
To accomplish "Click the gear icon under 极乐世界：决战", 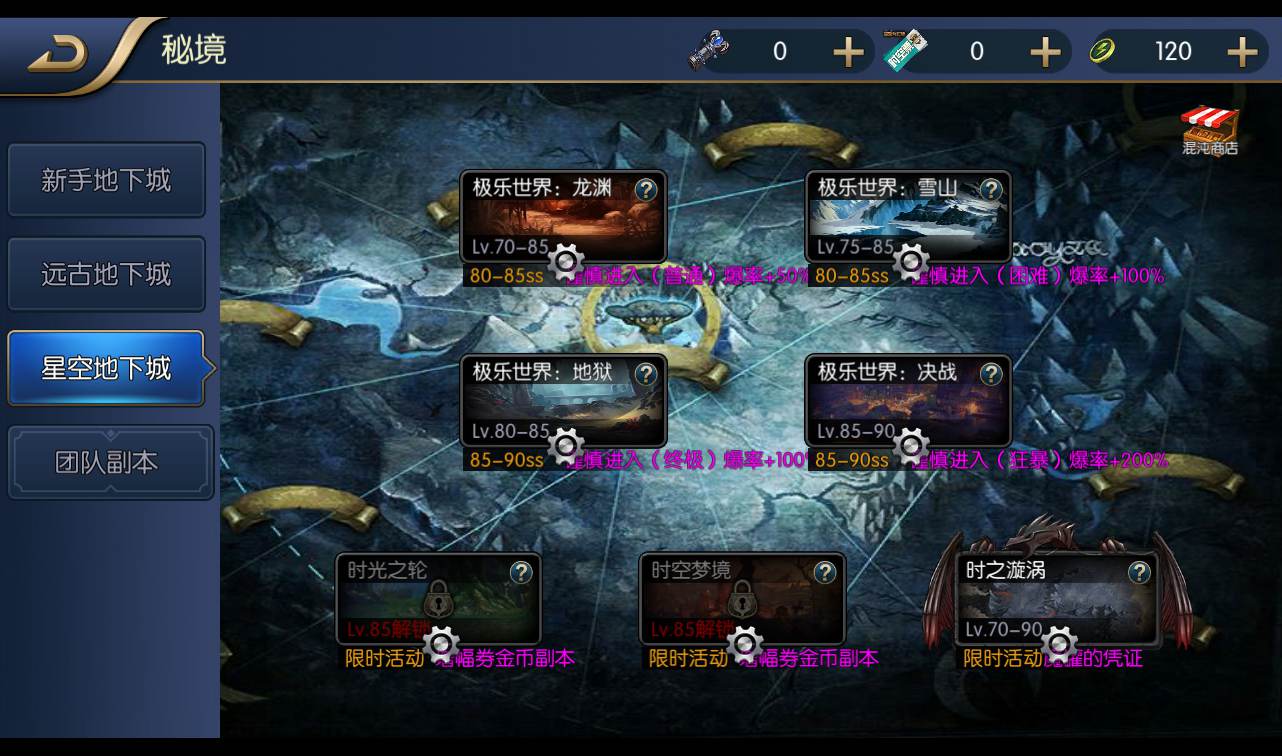I will 910,446.
